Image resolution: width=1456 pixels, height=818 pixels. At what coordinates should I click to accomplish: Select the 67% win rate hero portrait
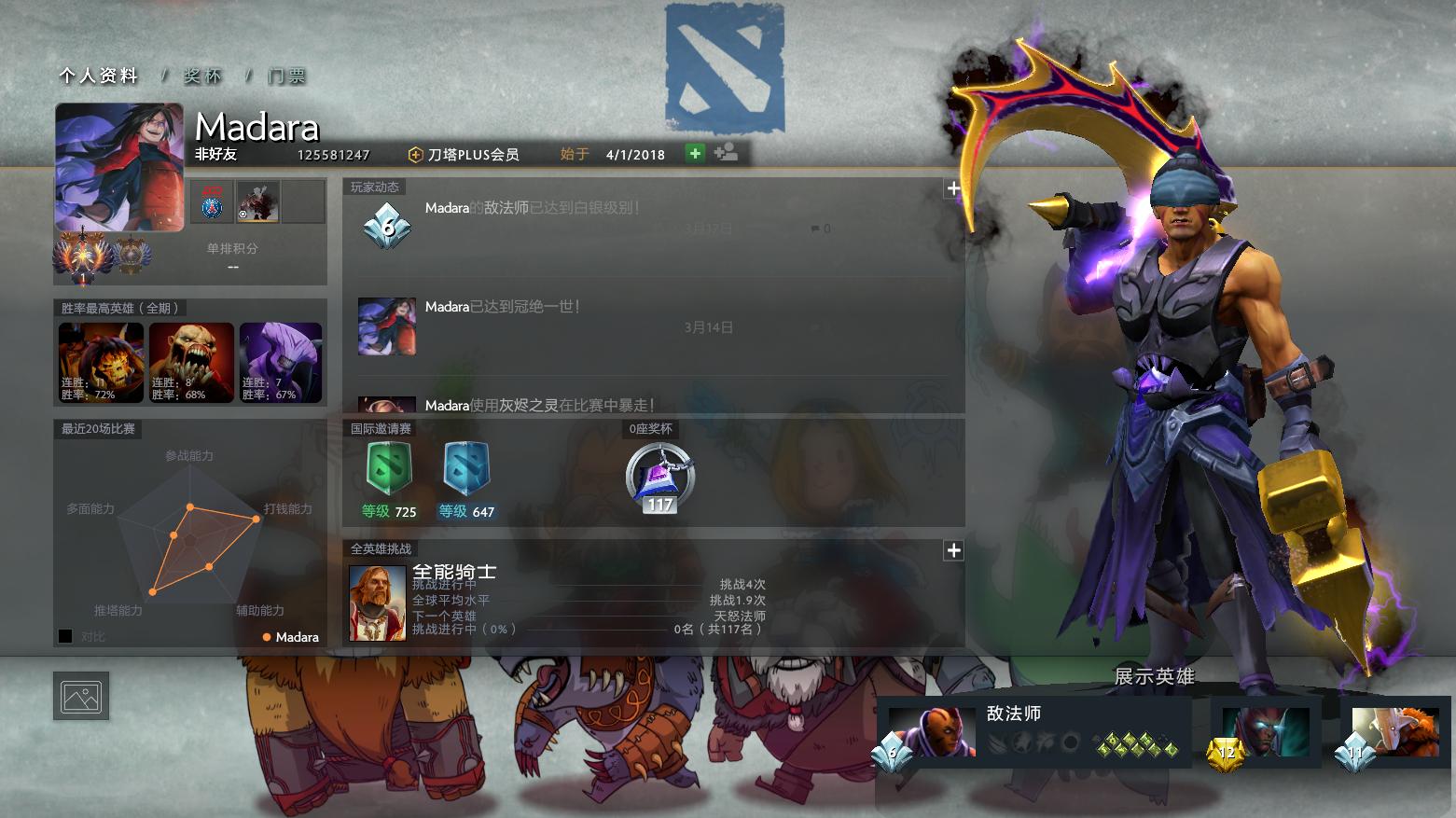coord(281,362)
